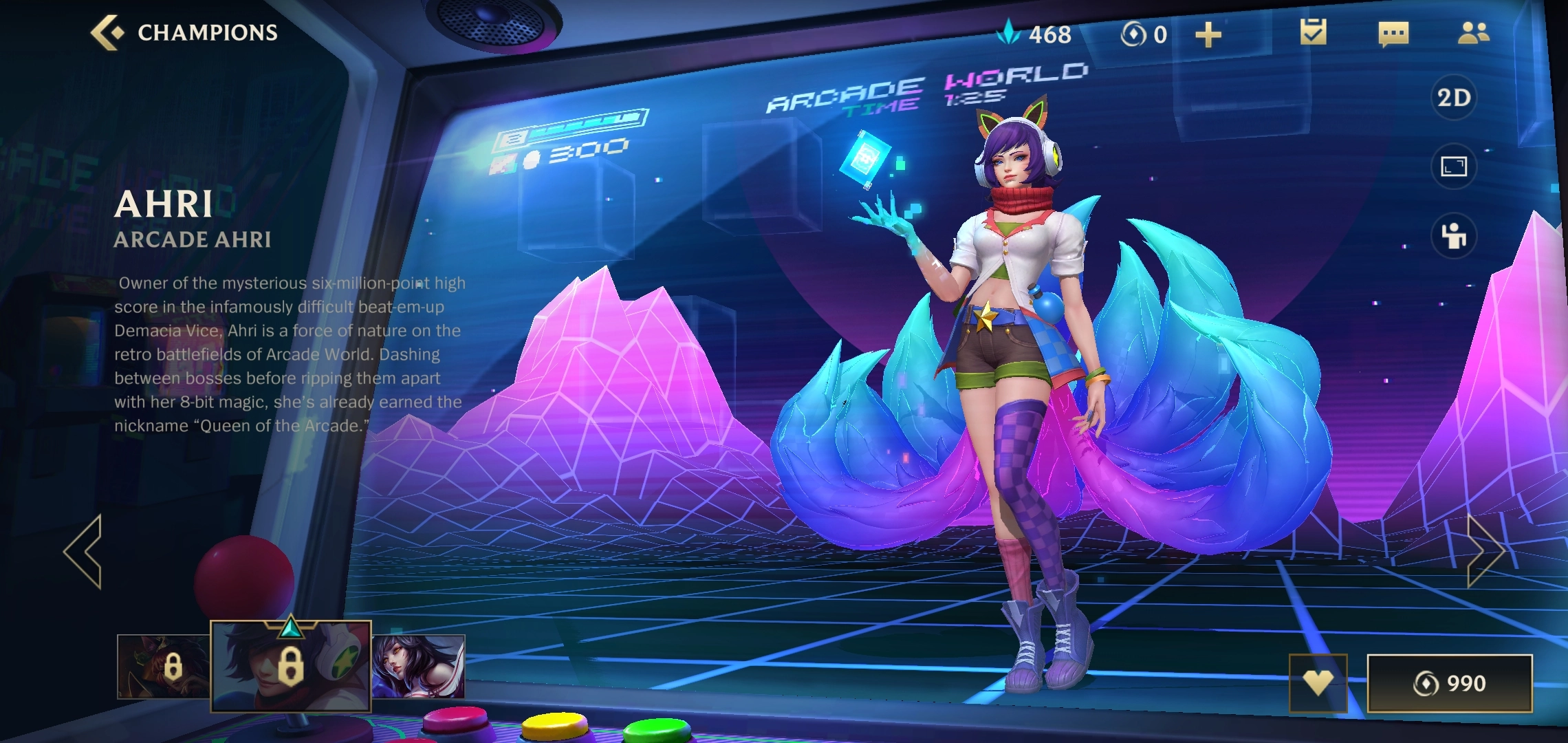
Task: Show the previous champion with the left arrow
Action: [x=83, y=551]
